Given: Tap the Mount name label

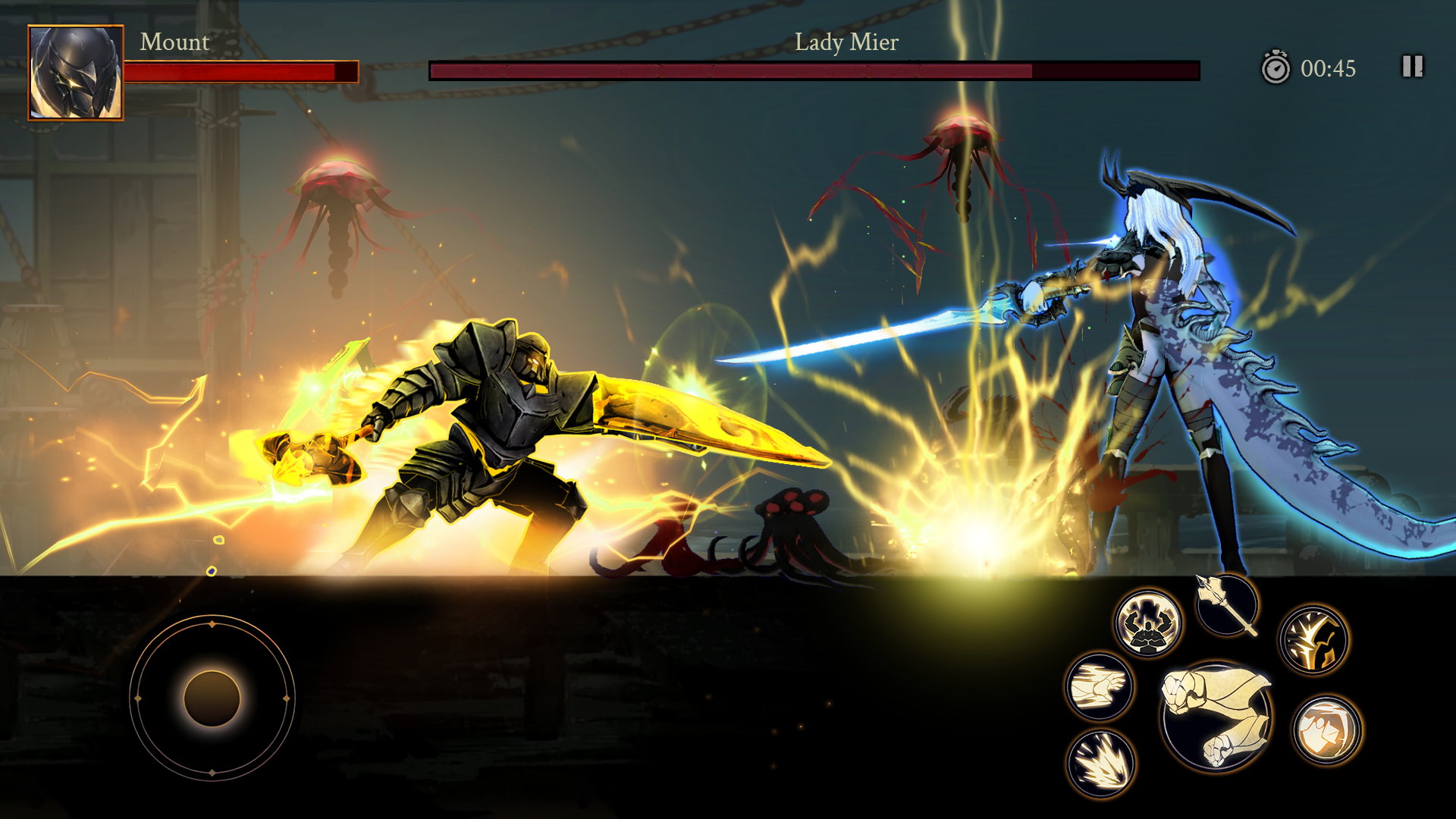Looking at the screenshot, I should [x=174, y=43].
